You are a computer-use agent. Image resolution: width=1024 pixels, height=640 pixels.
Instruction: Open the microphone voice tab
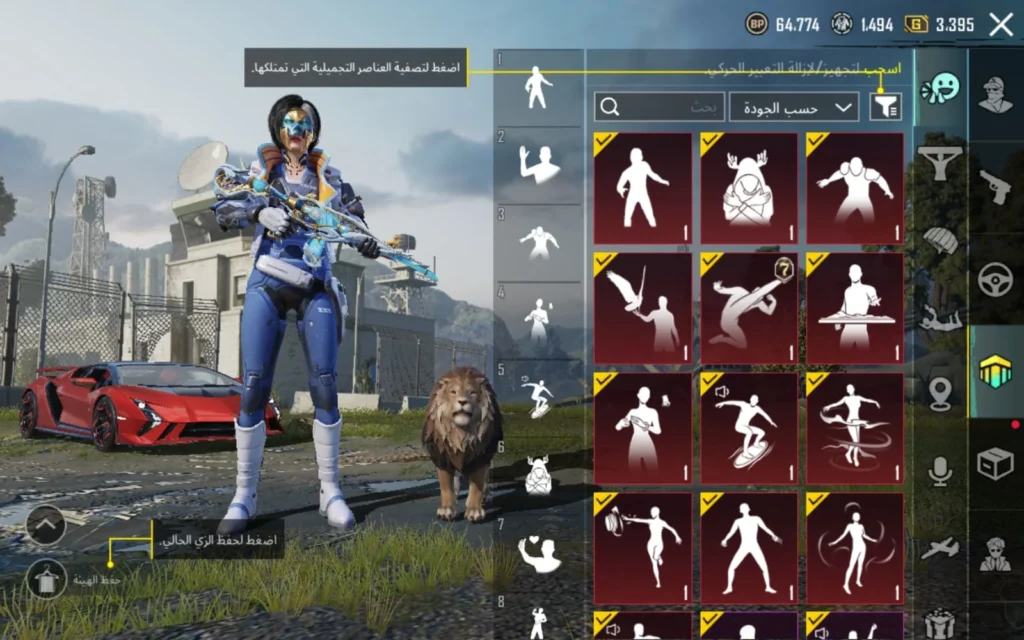click(x=940, y=470)
